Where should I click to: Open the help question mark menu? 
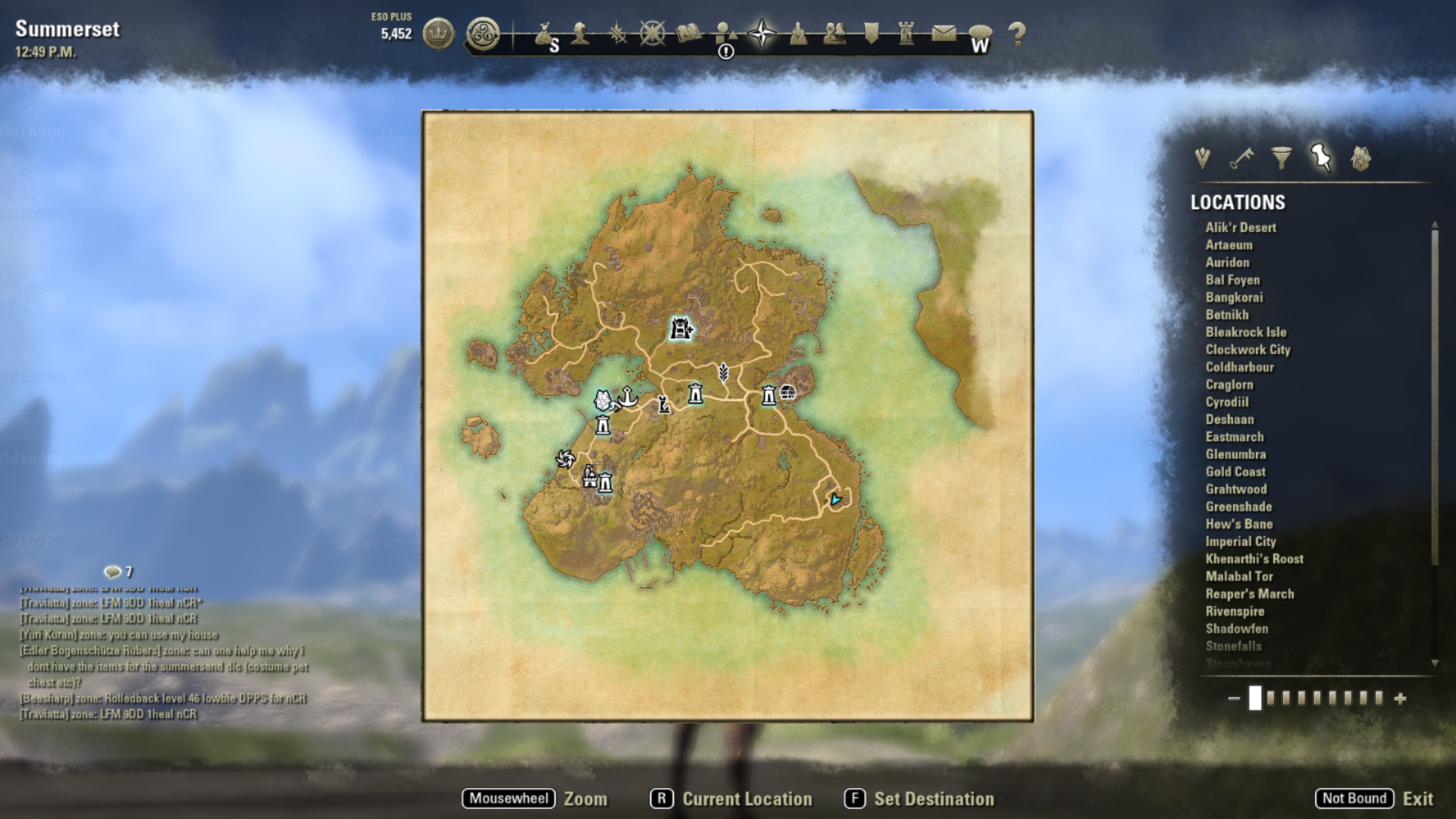click(1017, 33)
